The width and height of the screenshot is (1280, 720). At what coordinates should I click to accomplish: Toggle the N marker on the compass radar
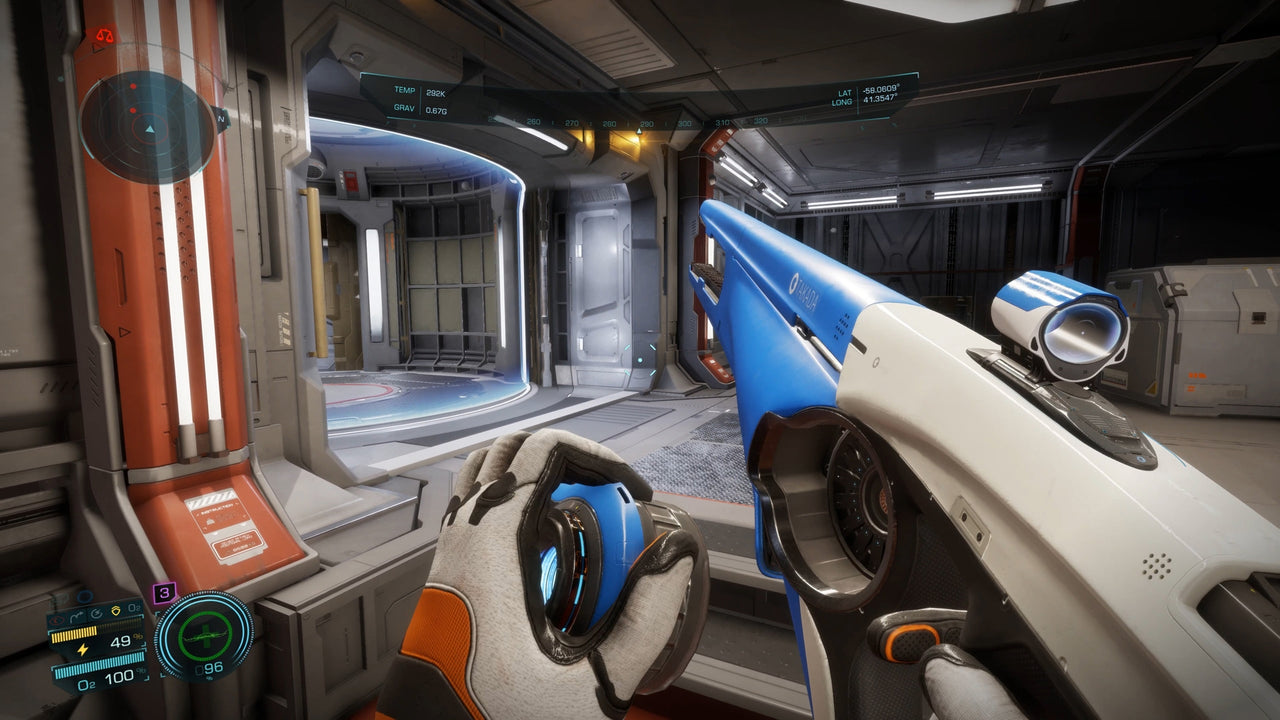pos(221,118)
